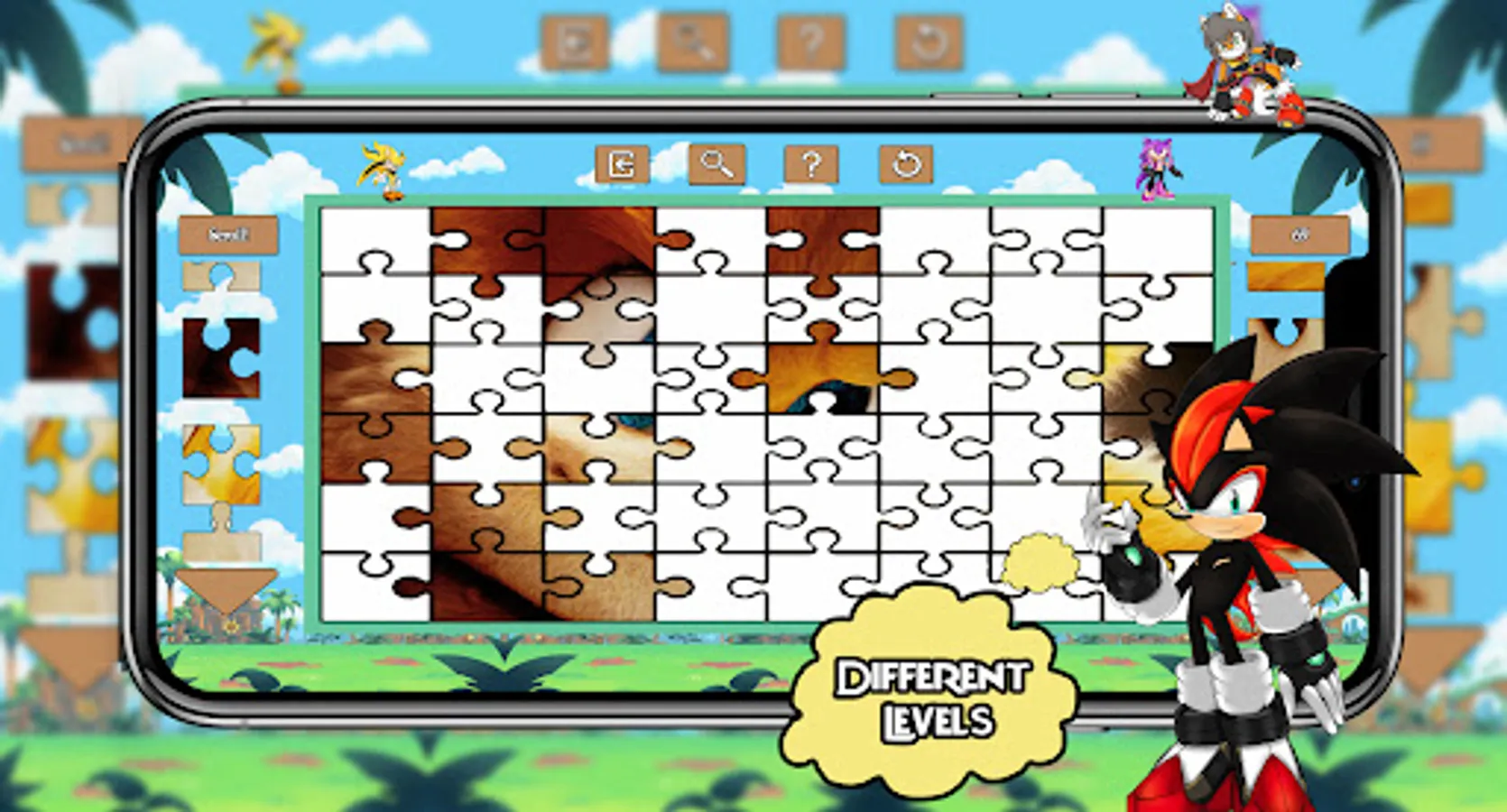Open the puzzle preview with magnifier icon

point(717,164)
